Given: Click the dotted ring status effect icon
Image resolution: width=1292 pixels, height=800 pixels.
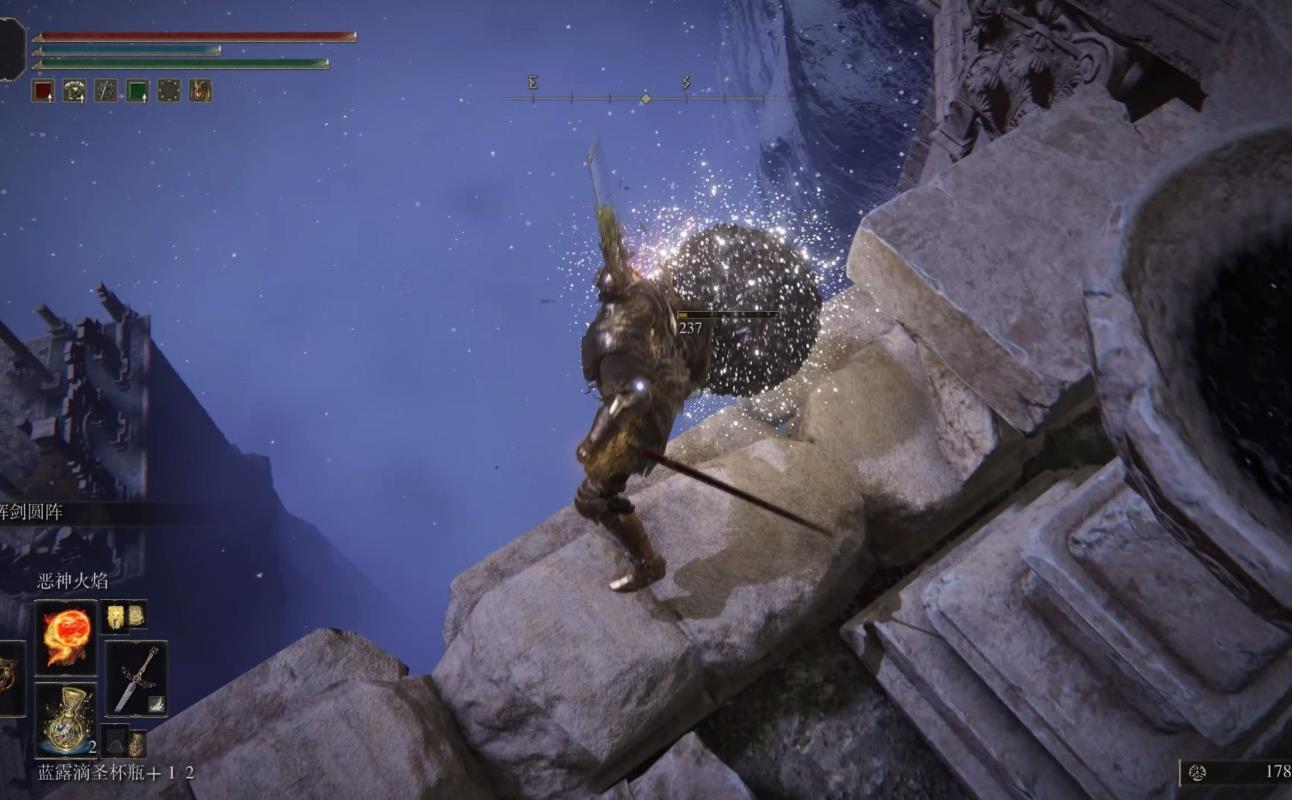Looking at the screenshot, I should pos(169,91).
